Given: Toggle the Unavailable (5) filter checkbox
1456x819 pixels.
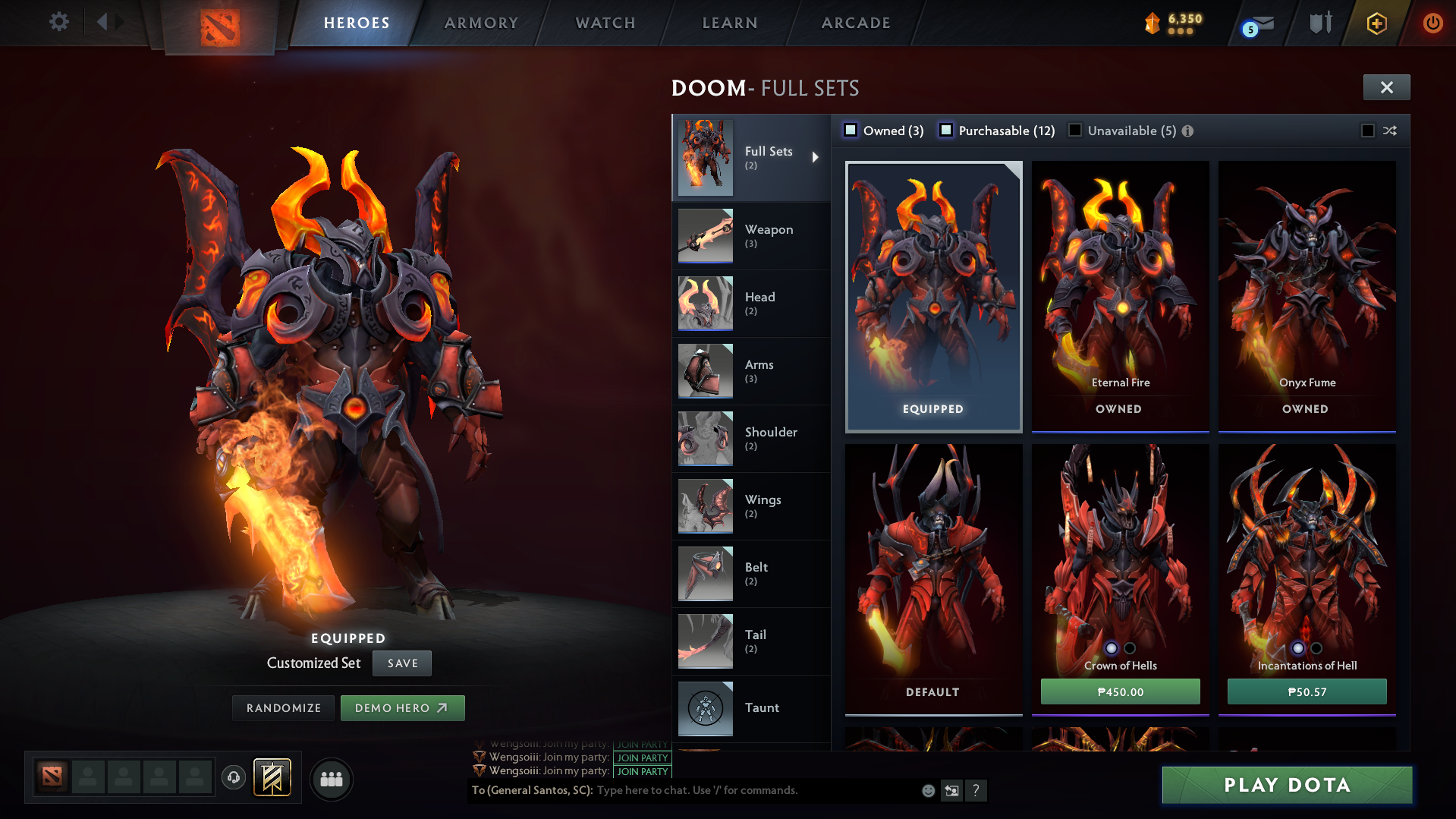Looking at the screenshot, I should [x=1075, y=131].
